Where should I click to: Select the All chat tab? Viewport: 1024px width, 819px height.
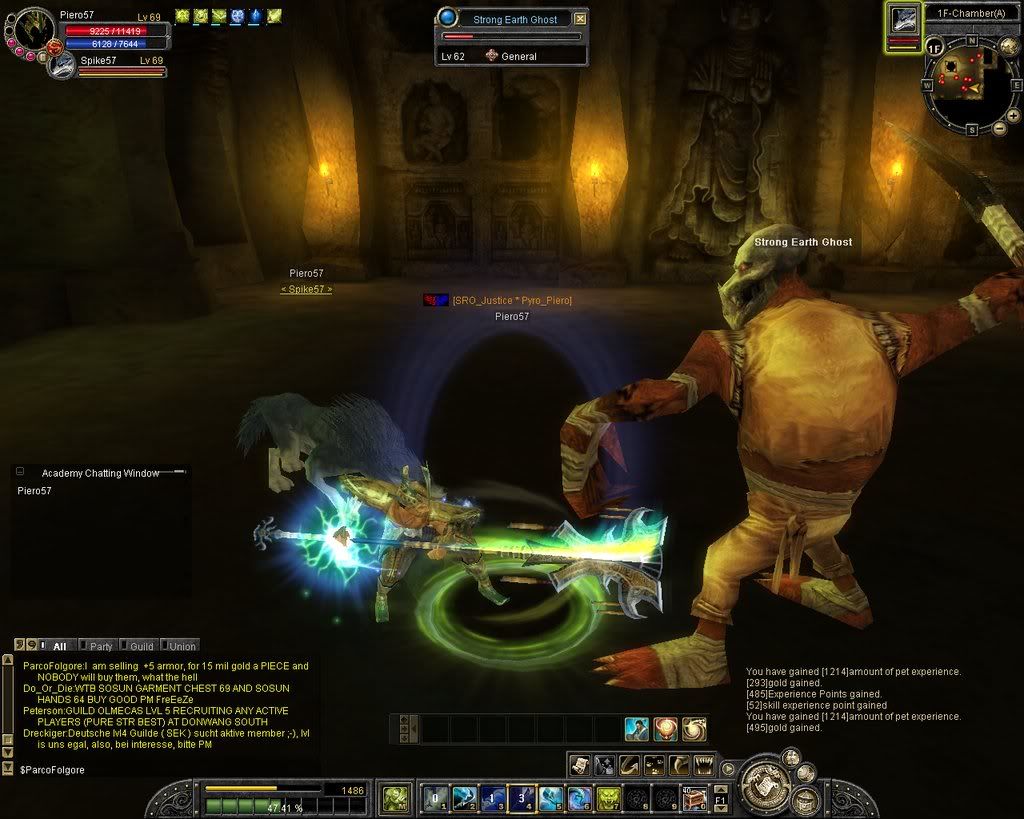(x=56, y=646)
